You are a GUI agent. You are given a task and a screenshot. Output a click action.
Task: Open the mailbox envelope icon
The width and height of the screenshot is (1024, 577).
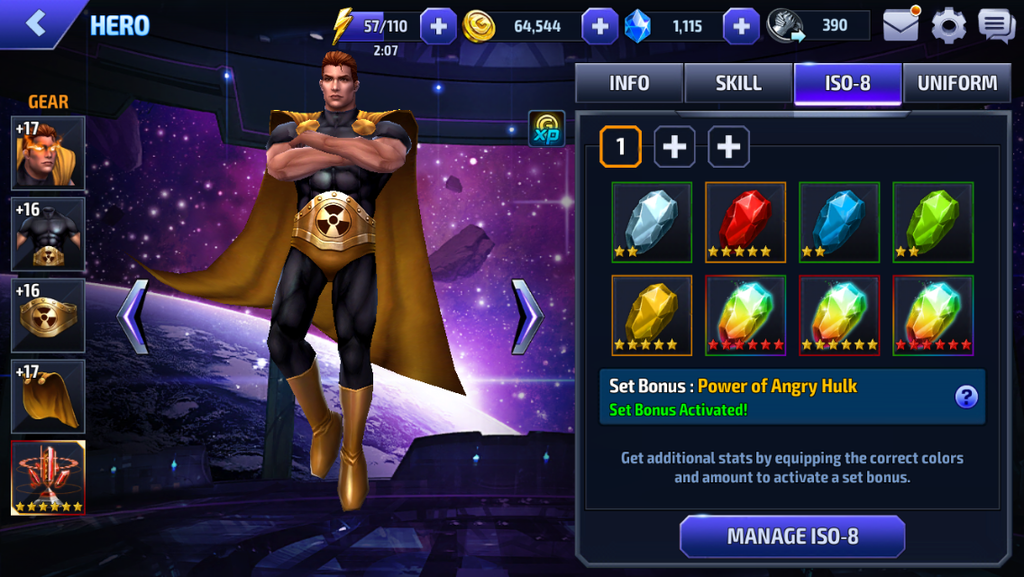tap(901, 25)
